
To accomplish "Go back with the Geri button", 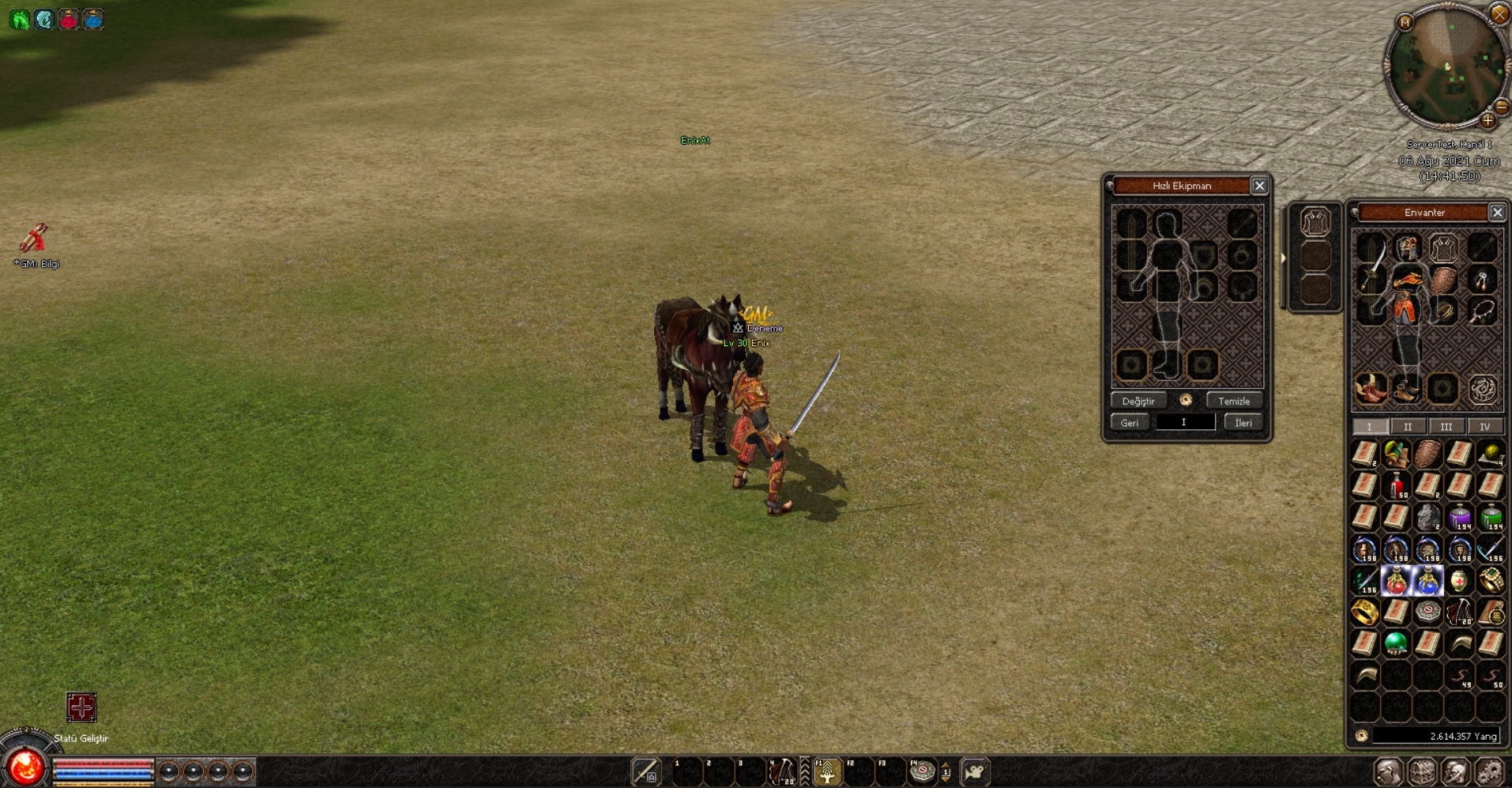I will pos(1129,422).
